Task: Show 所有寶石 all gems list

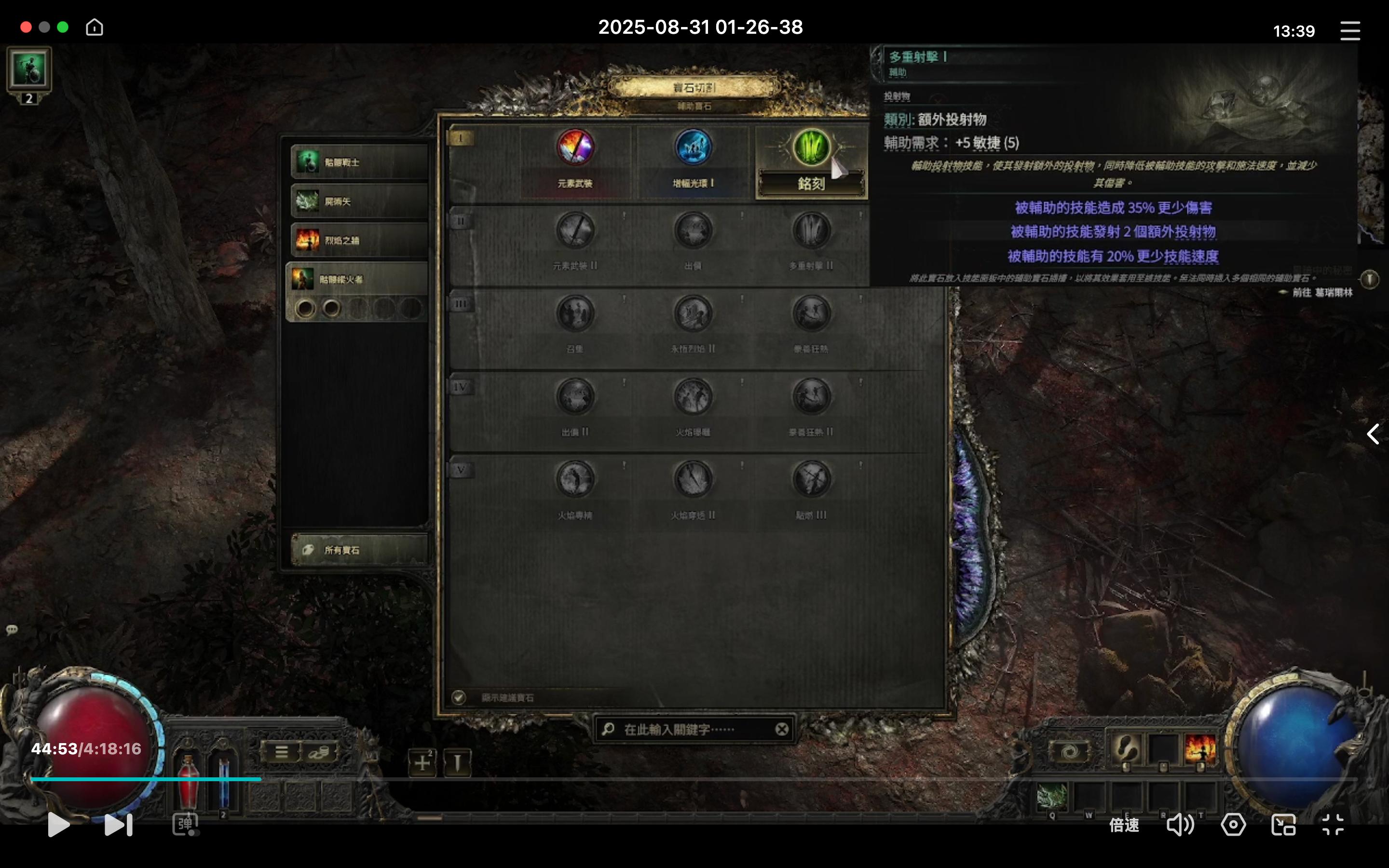Action: [x=359, y=550]
